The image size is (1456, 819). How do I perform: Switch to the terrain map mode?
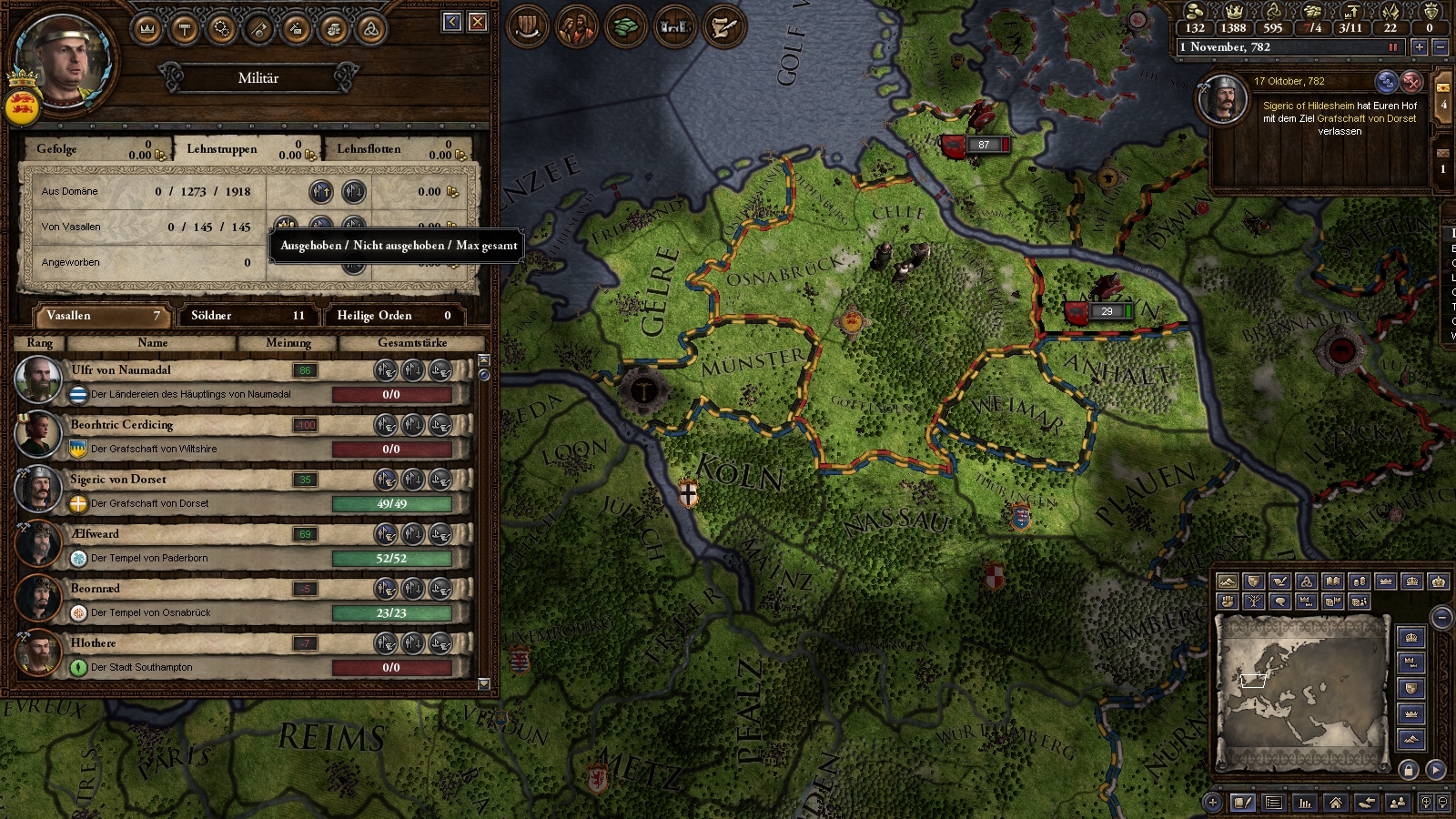coord(1228,581)
